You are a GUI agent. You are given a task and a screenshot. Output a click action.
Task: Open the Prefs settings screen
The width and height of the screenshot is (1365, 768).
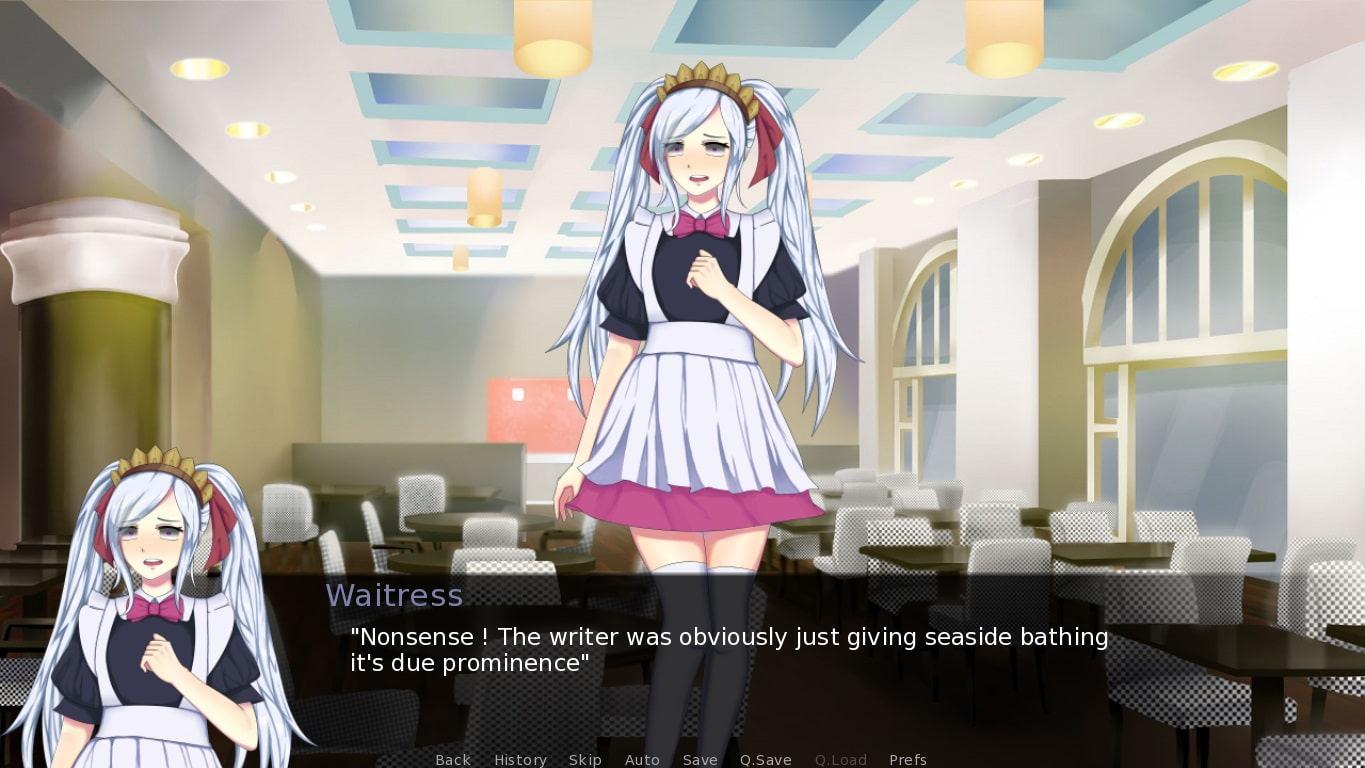coord(907,760)
